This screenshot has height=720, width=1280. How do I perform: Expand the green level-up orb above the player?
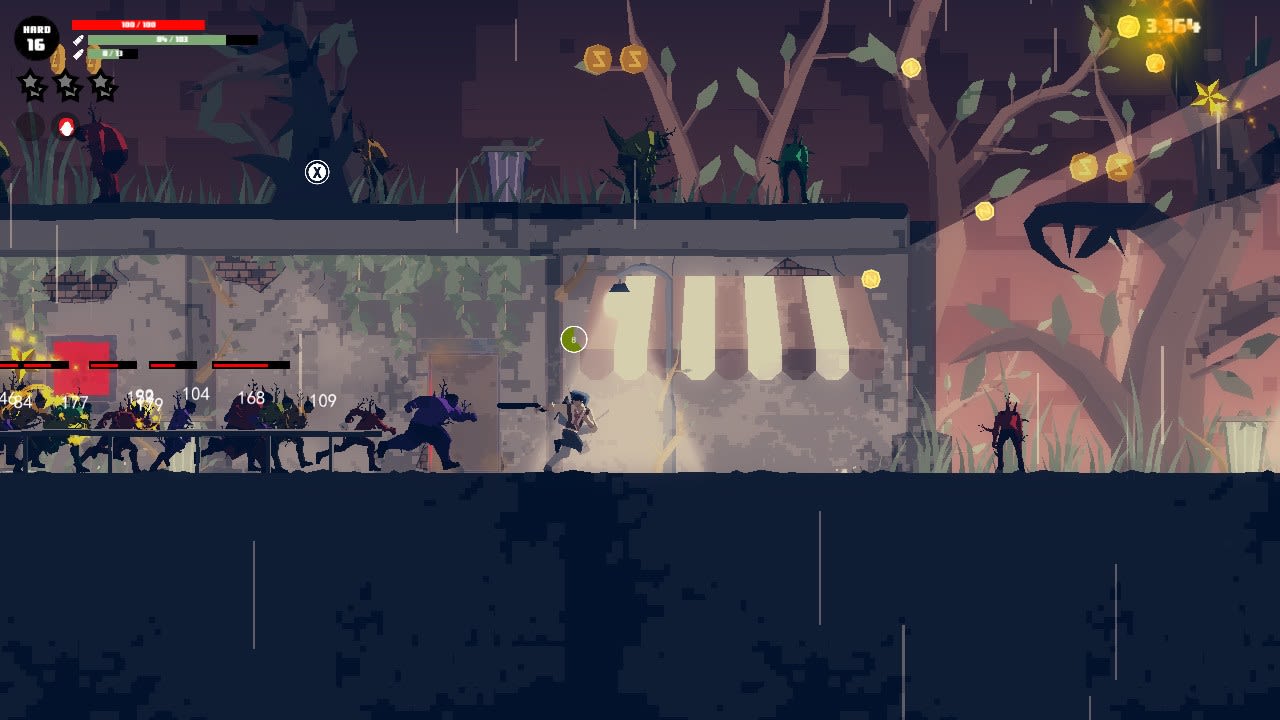pyautogui.click(x=572, y=340)
